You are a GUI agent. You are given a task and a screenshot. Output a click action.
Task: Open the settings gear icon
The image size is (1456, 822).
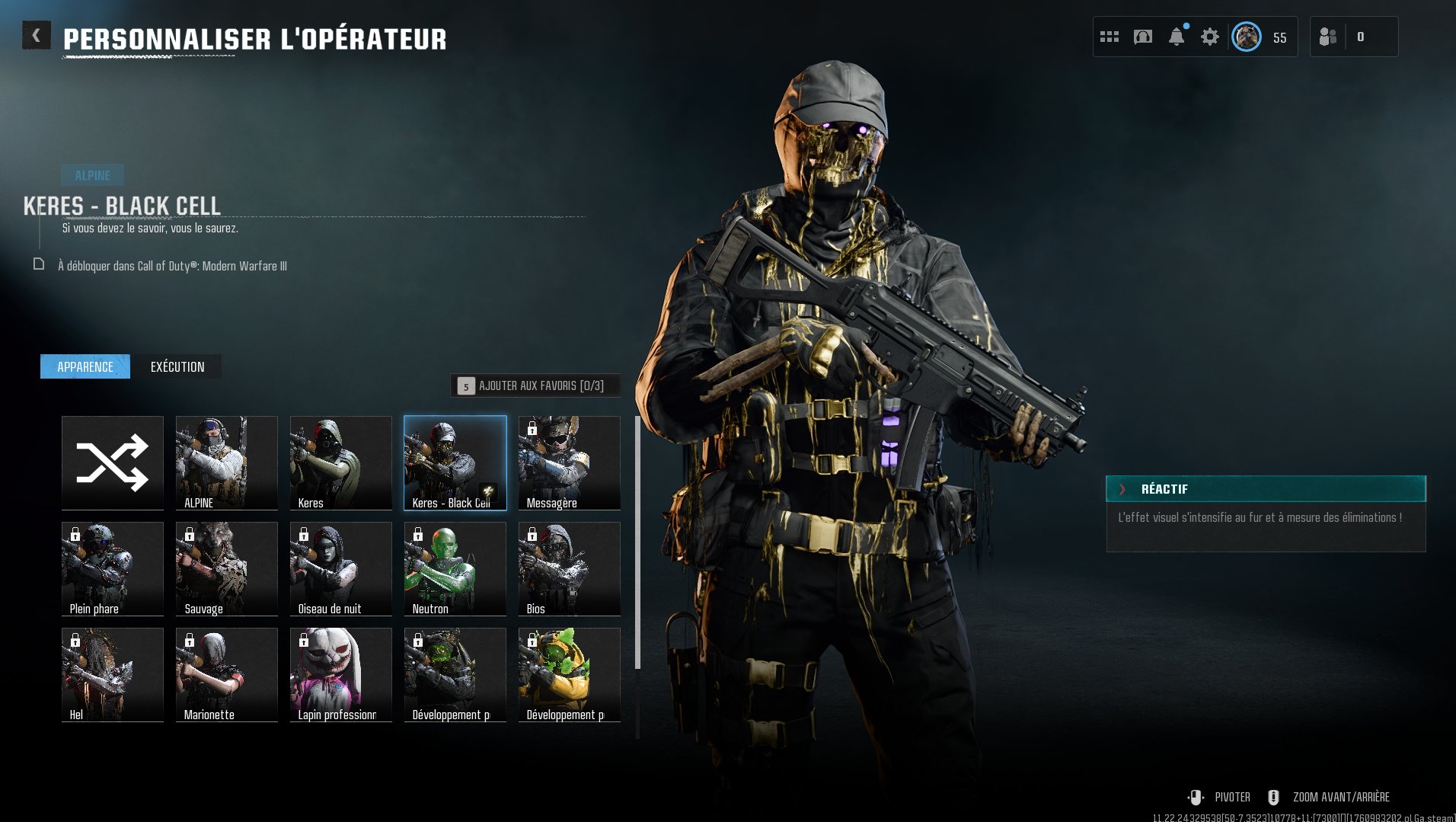click(x=1209, y=37)
